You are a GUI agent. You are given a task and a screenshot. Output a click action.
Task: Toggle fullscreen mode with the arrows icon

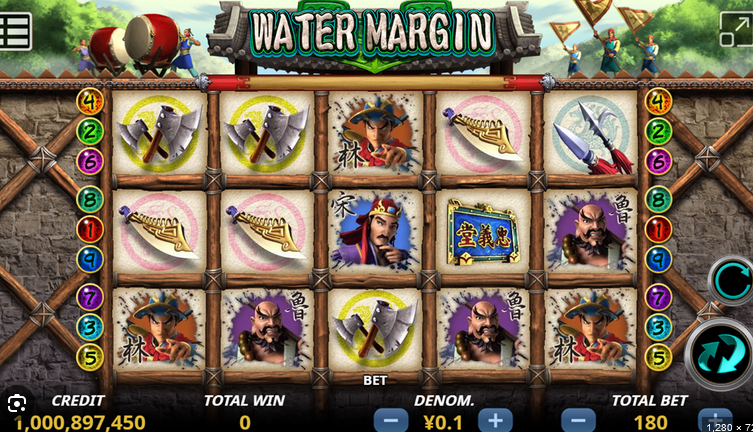point(734,29)
